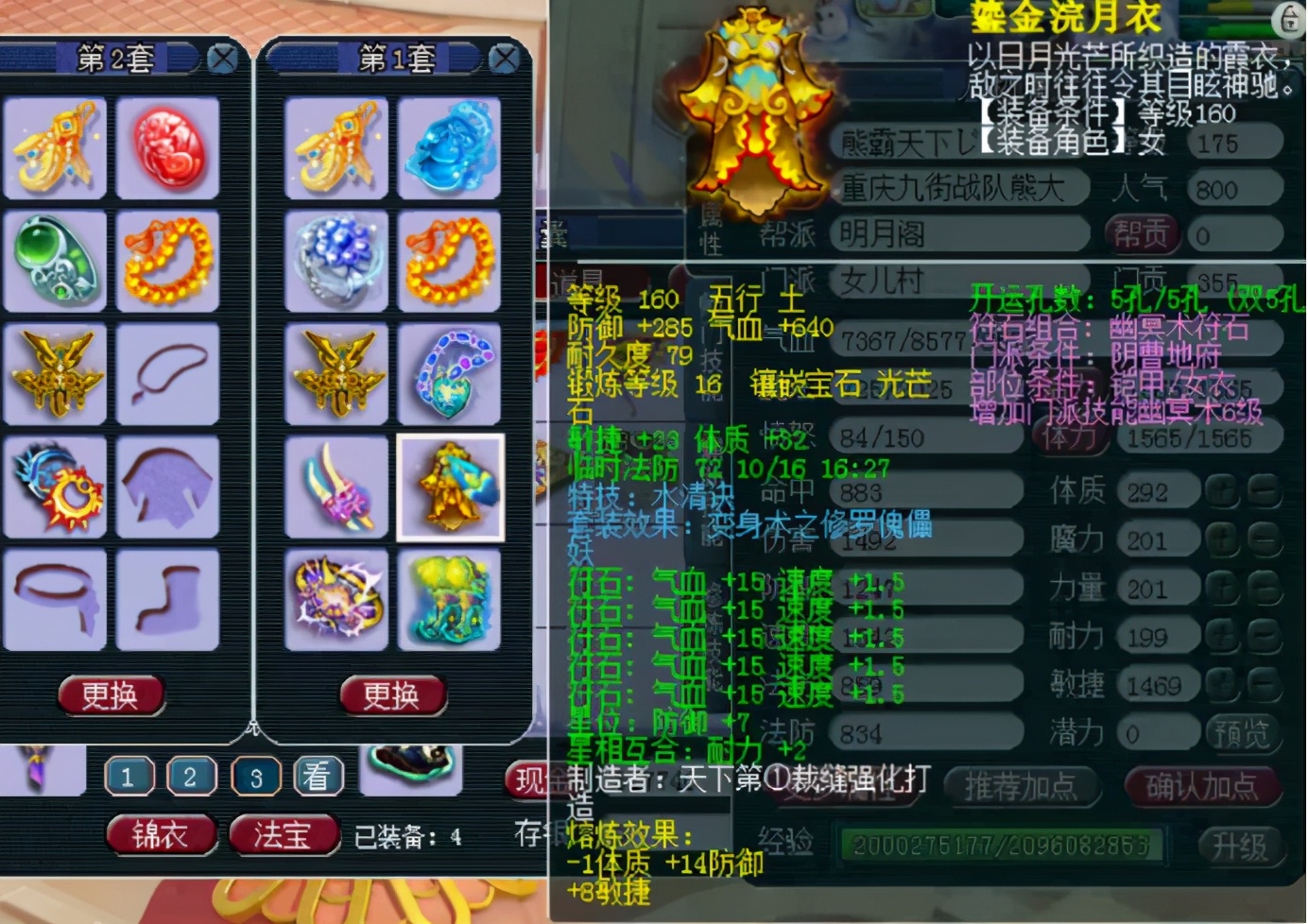This screenshot has width=1308, height=924.
Task: Click the 确认加点 button
Action: (x=1203, y=784)
